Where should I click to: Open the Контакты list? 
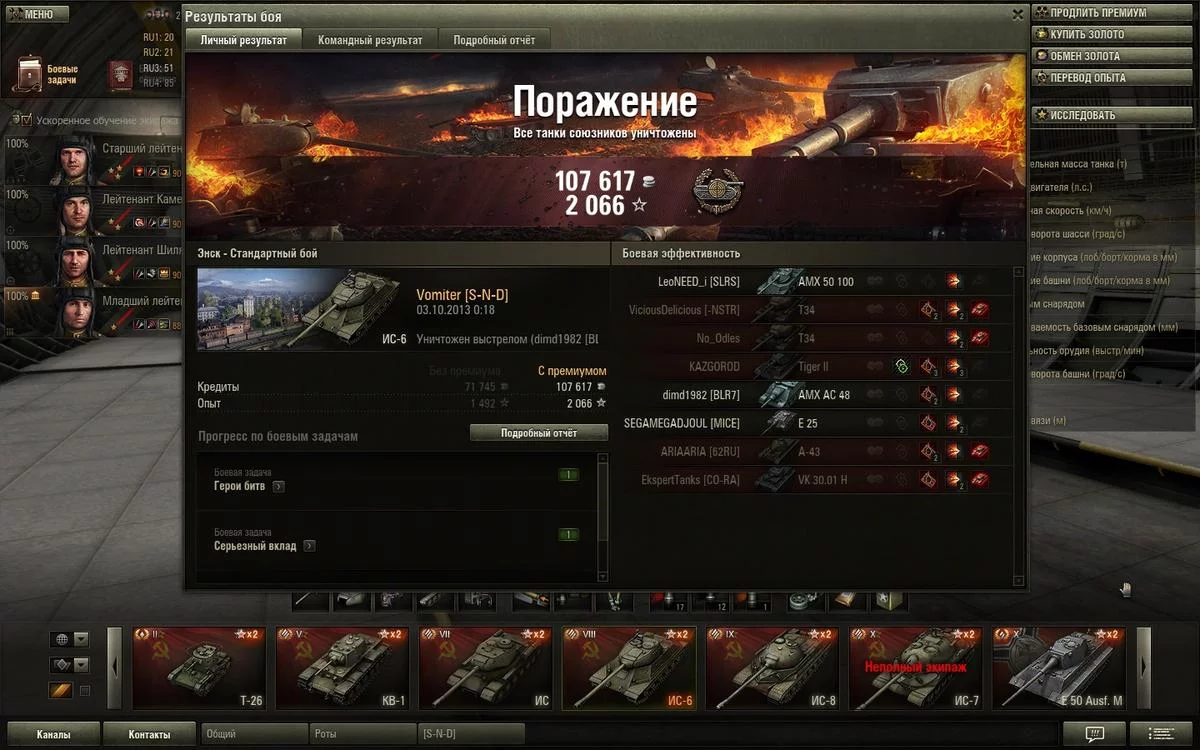pyautogui.click(x=149, y=735)
